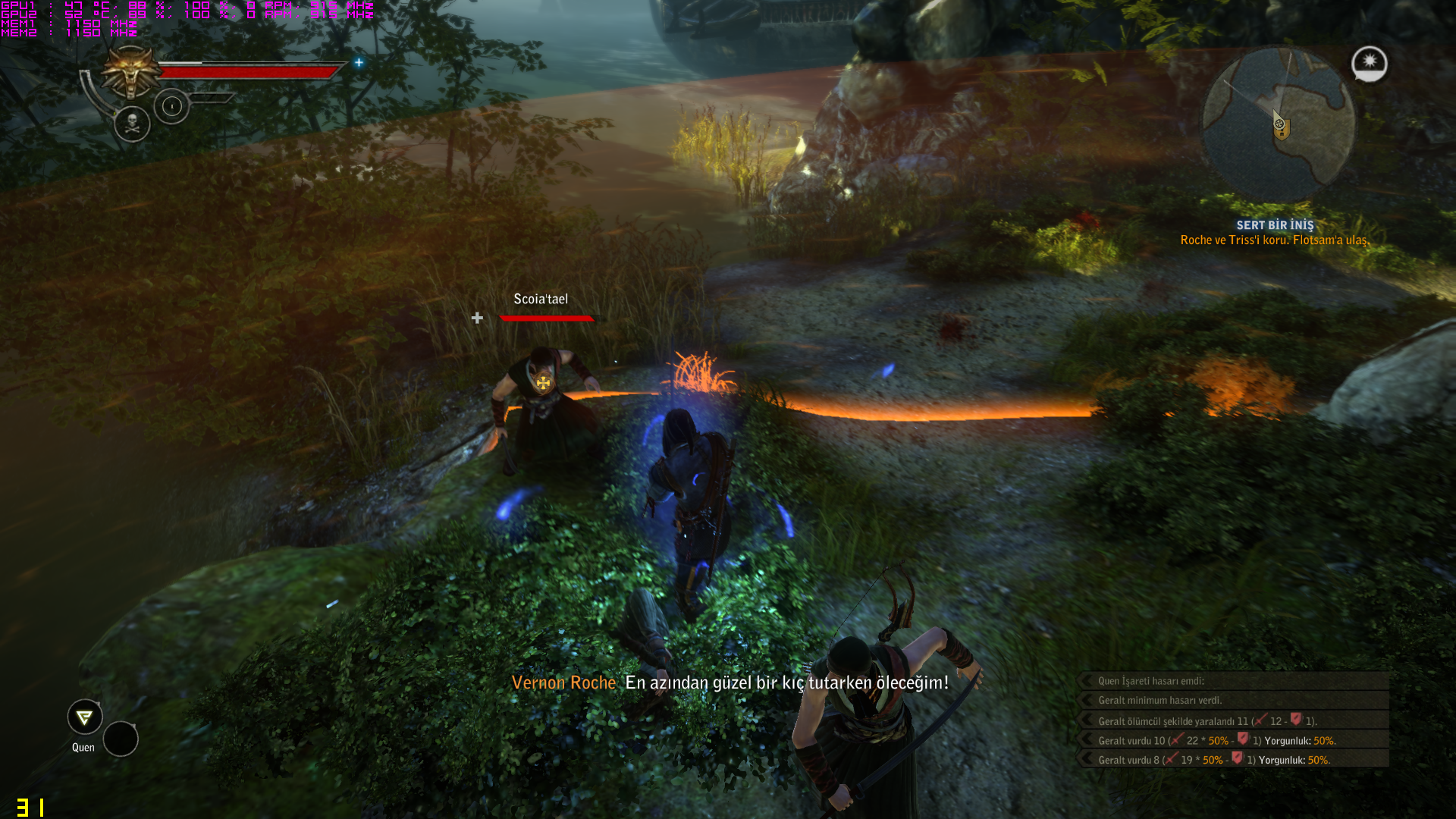Click the sun time-of-day indicator
The image size is (1456, 819).
tap(1369, 63)
